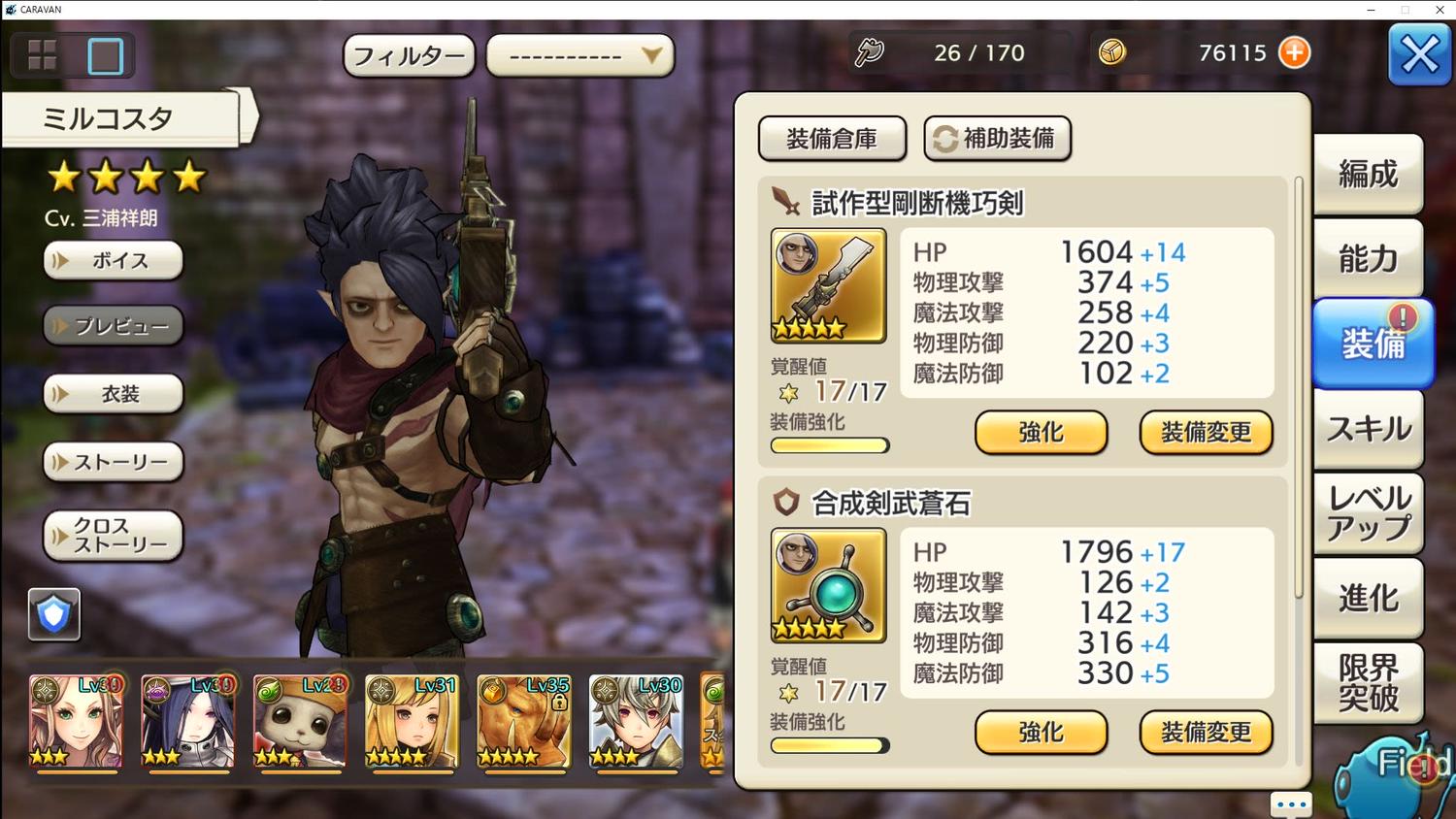1456x819 pixels.
Task: Open the 衣装 costume menu
Action: (114, 394)
